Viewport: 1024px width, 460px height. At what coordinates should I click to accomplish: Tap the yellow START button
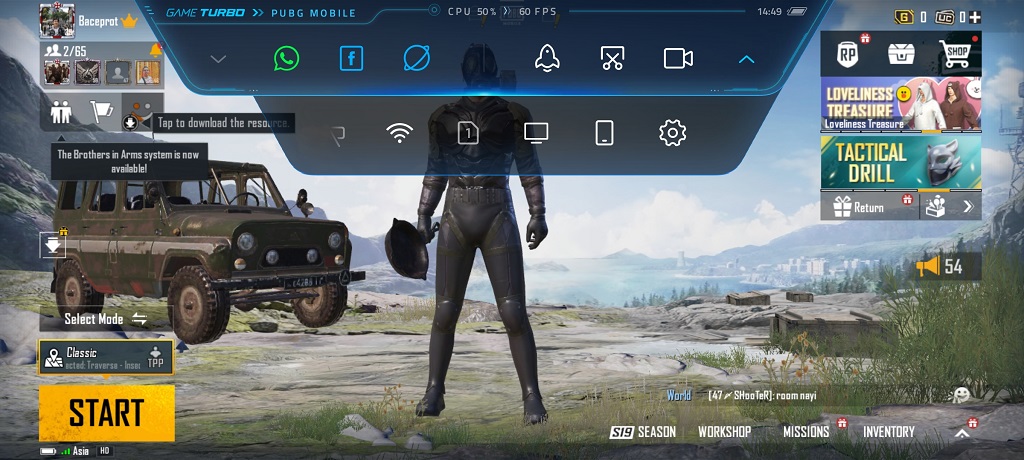tap(106, 412)
